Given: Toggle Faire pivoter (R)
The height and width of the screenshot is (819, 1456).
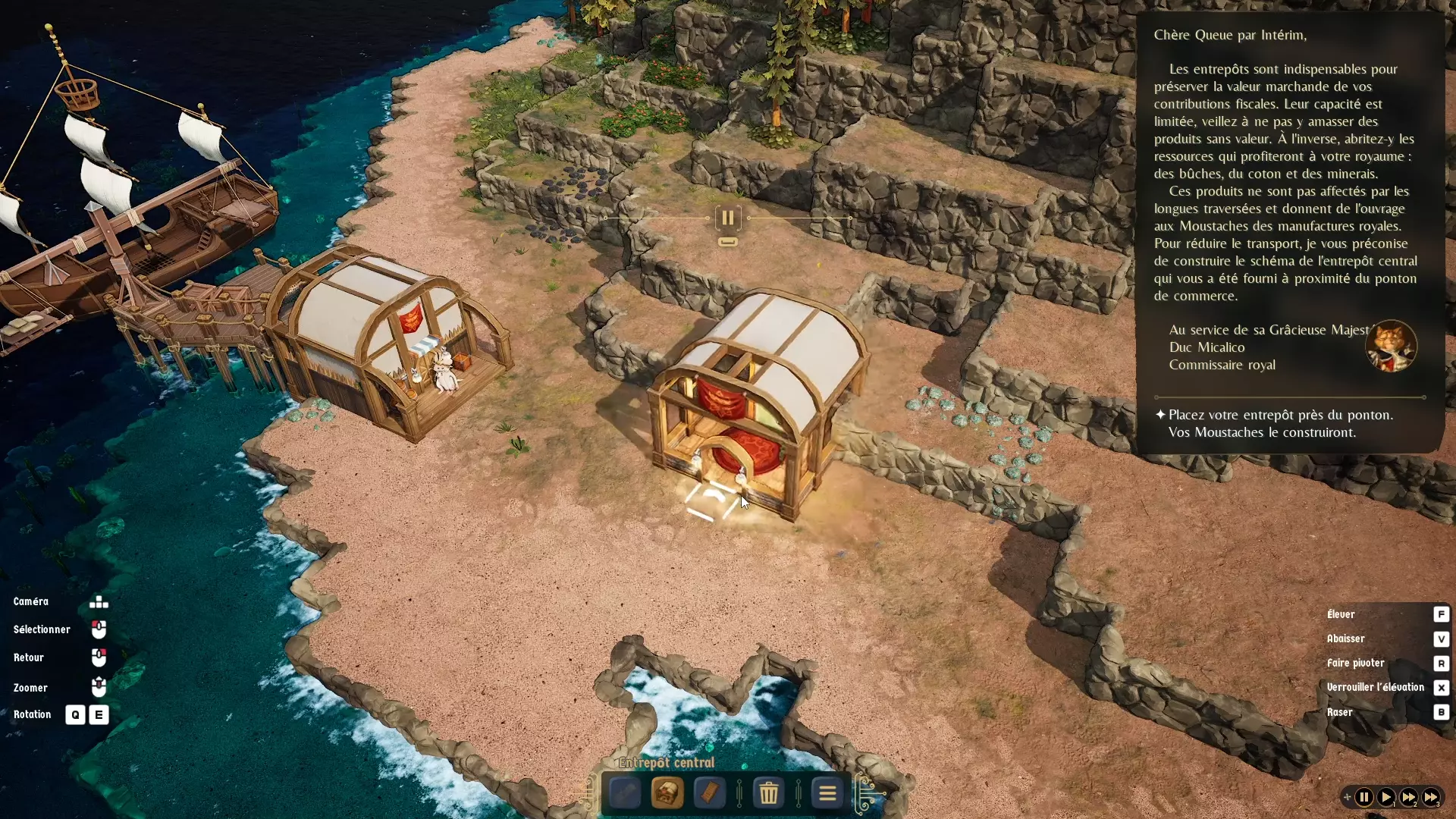Looking at the screenshot, I should click(x=1441, y=664).
